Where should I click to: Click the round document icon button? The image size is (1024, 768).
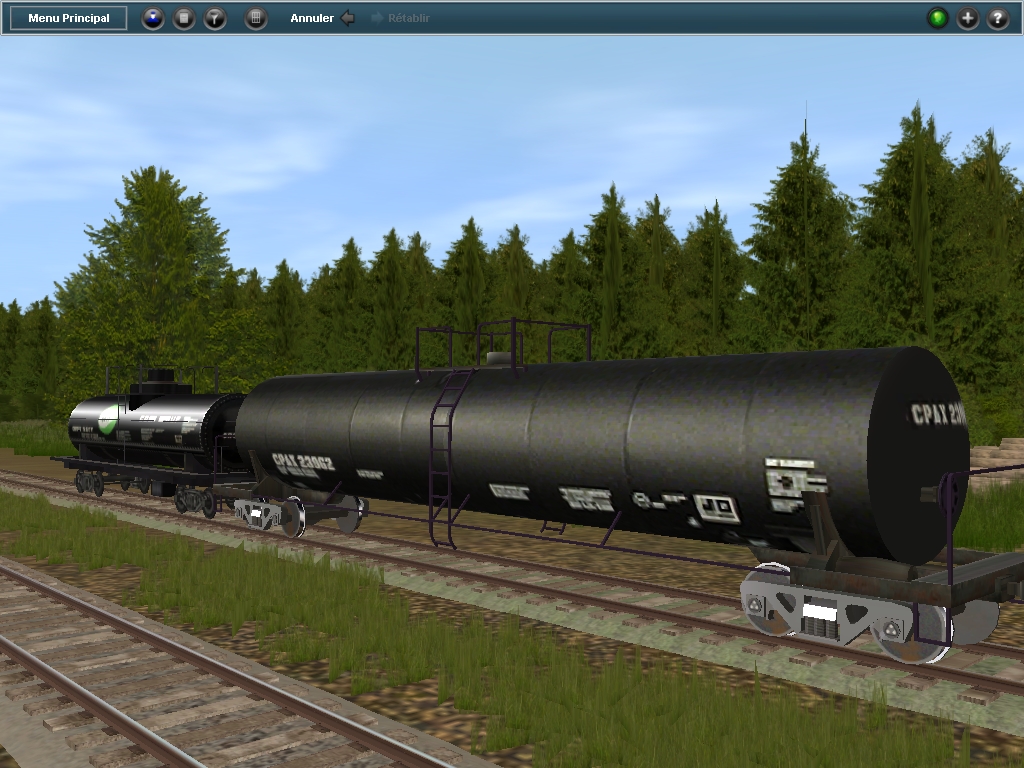[x=184, y=18]
